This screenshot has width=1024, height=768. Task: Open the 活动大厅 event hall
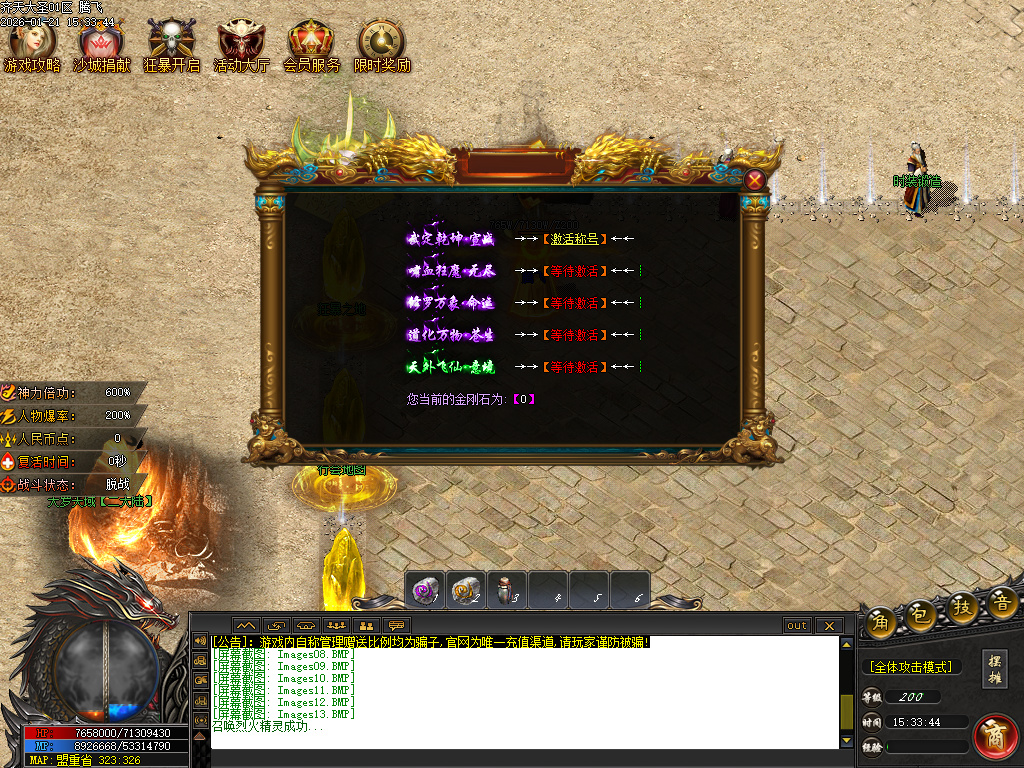(240, 41)
